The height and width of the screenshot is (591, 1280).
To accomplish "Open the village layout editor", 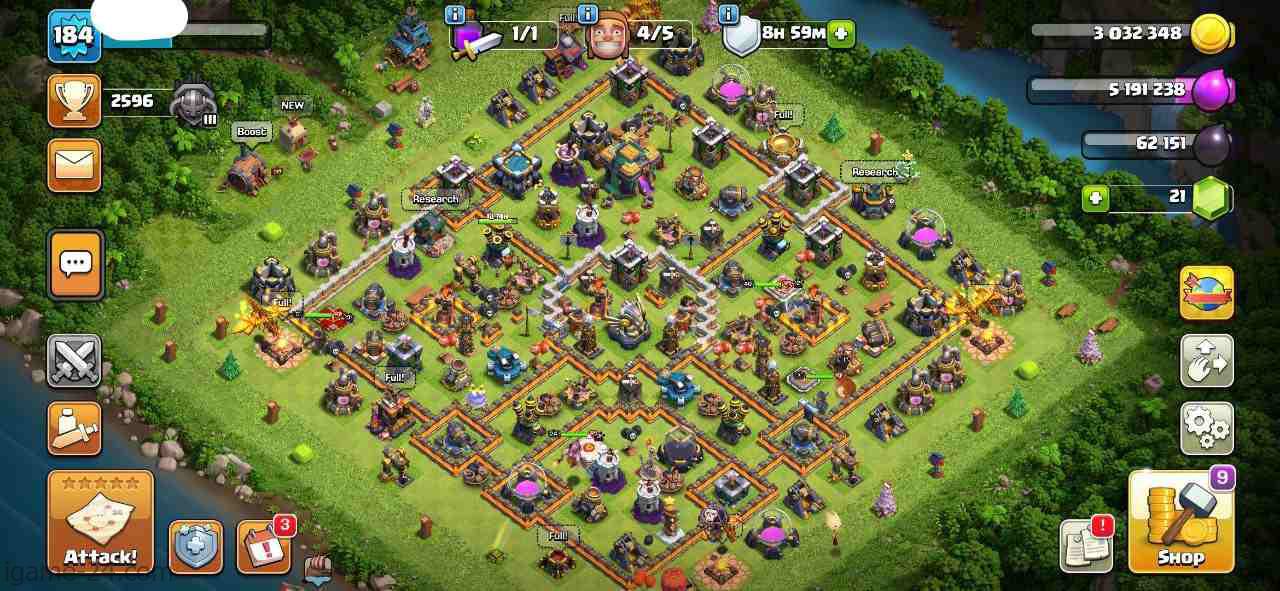I will click(x=1207, y=361).
